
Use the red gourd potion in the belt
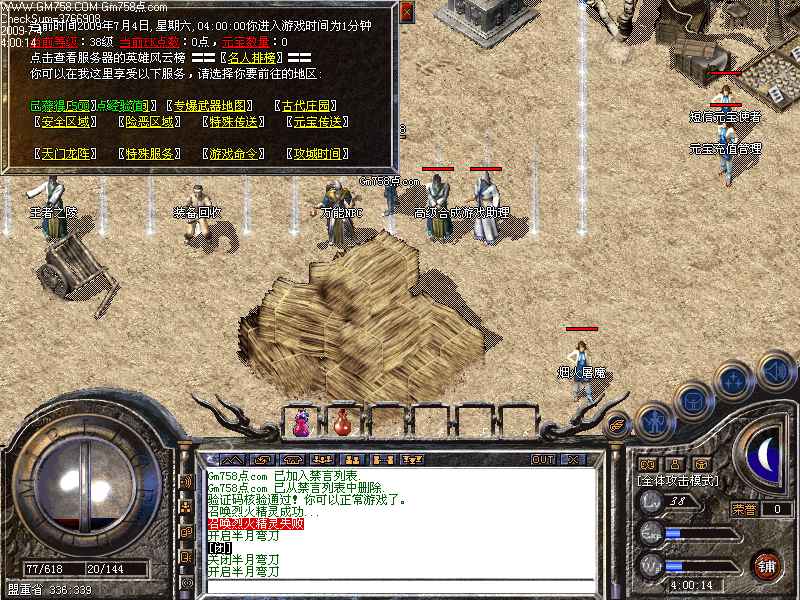[342, 422]
